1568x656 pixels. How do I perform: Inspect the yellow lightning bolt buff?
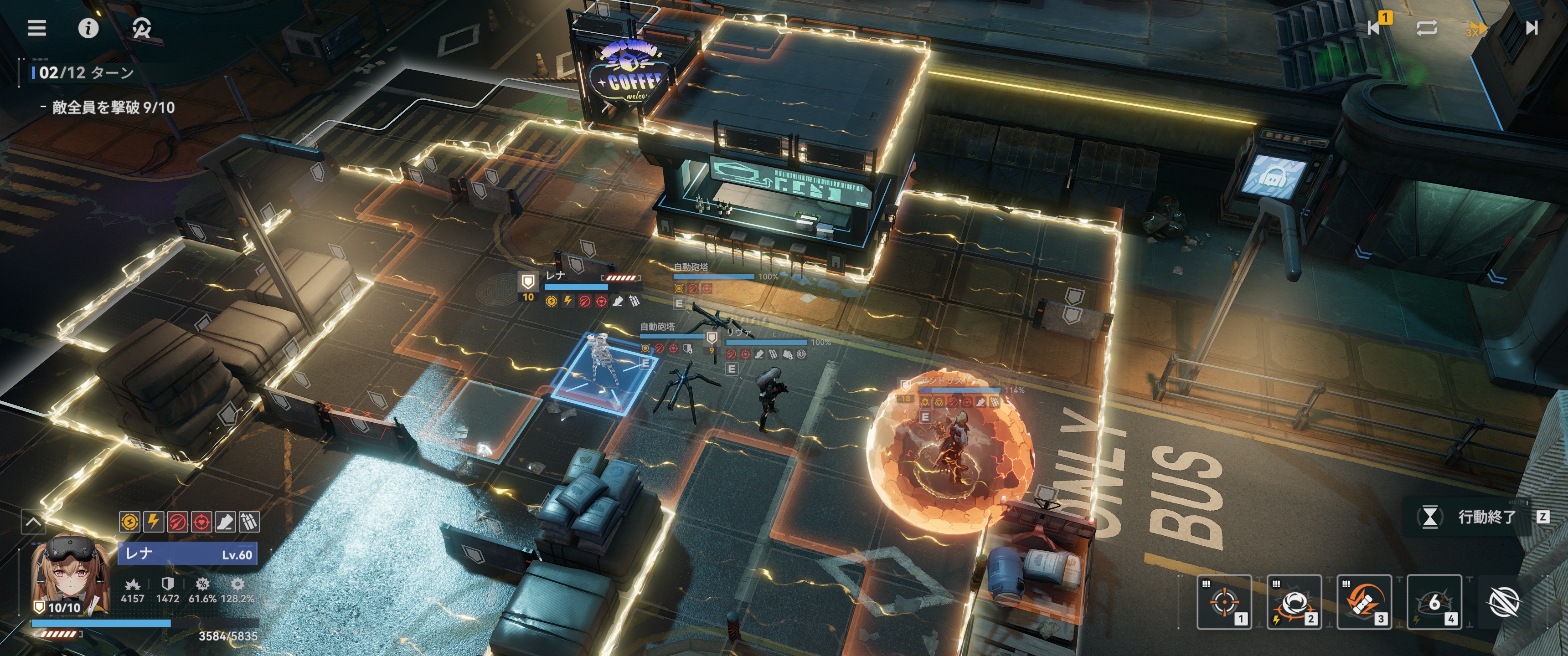[154, 522]
